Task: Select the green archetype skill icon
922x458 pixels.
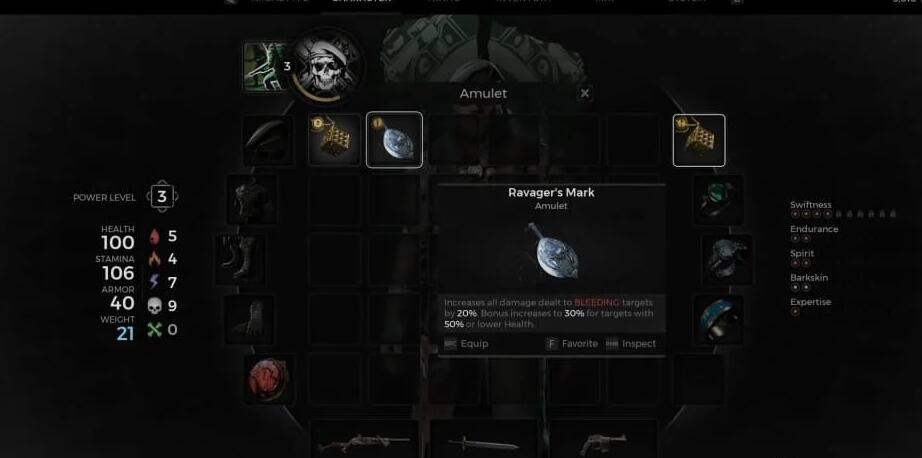Action: [266, 66]
